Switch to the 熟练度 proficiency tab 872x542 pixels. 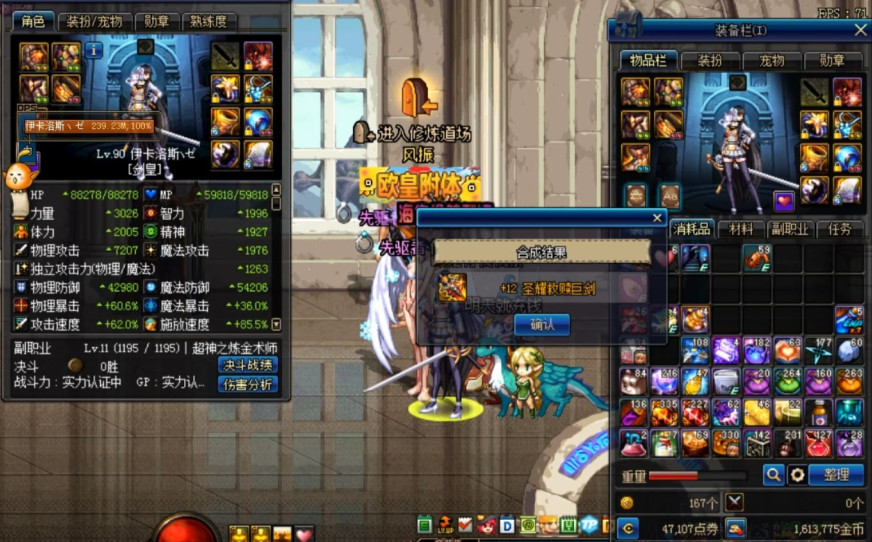[x=209, y=21]
